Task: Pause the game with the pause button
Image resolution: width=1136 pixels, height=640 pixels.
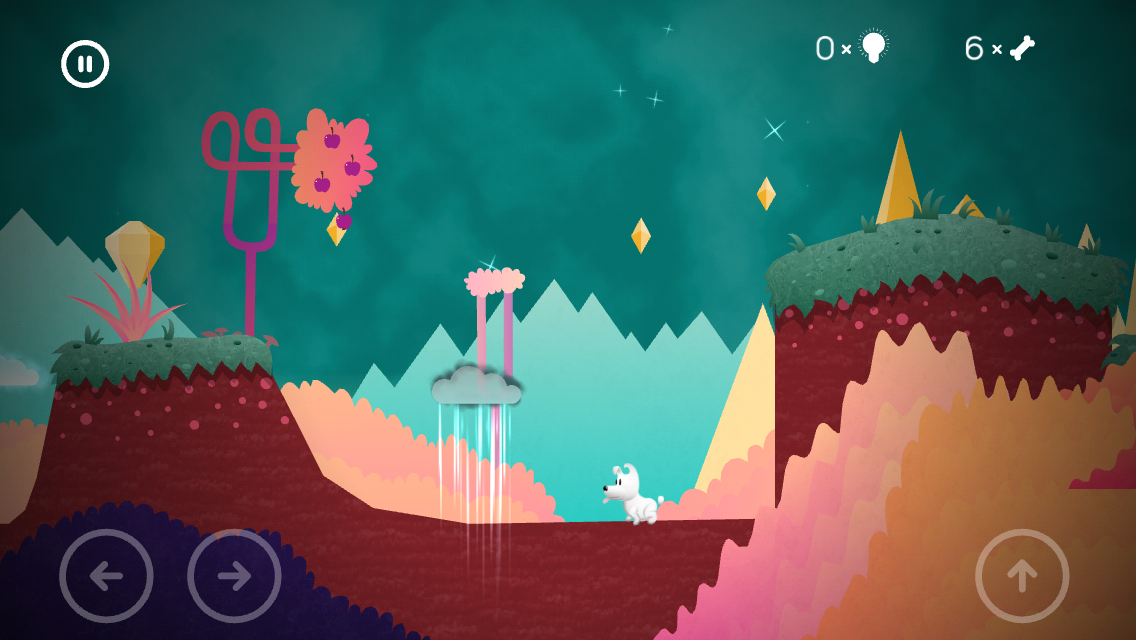Action: click(85, 64)
